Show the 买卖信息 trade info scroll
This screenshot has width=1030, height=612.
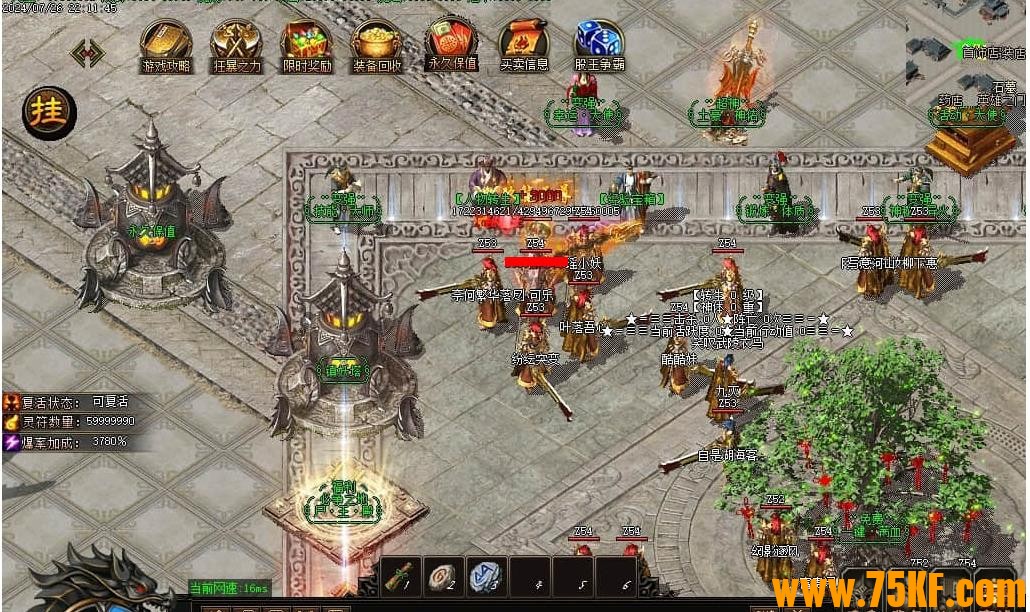[x=524, y=44]
